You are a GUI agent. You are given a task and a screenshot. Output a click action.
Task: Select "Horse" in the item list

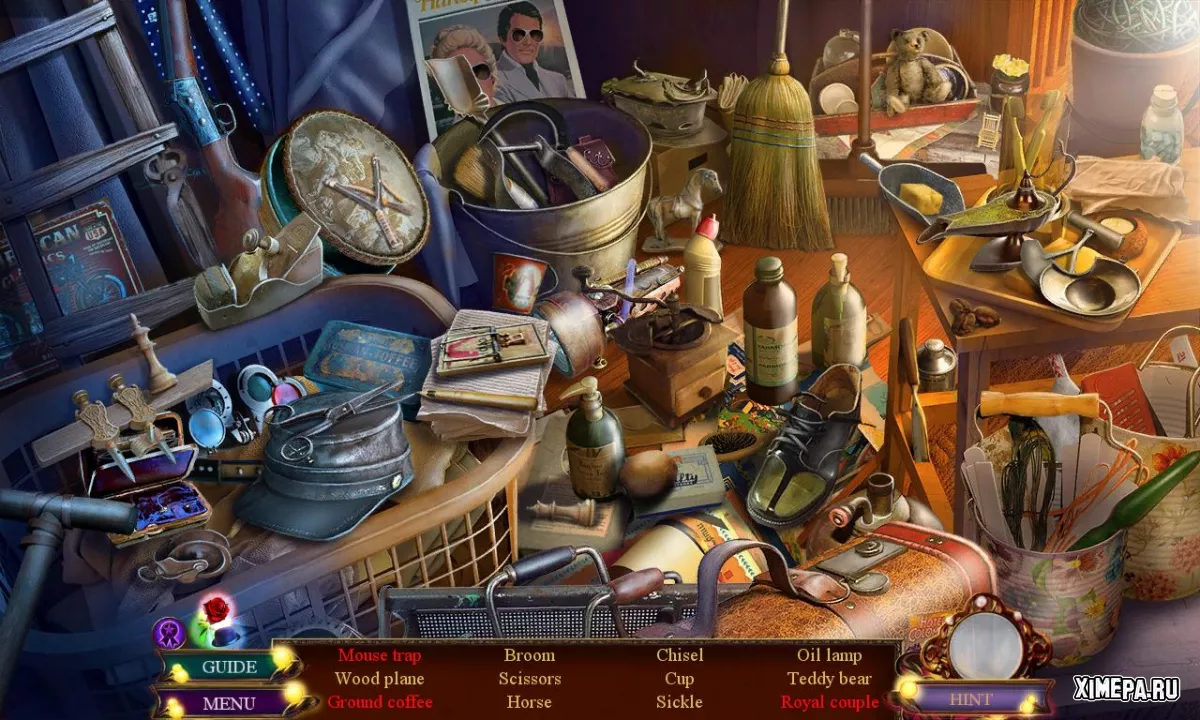[x=529, y=702]
